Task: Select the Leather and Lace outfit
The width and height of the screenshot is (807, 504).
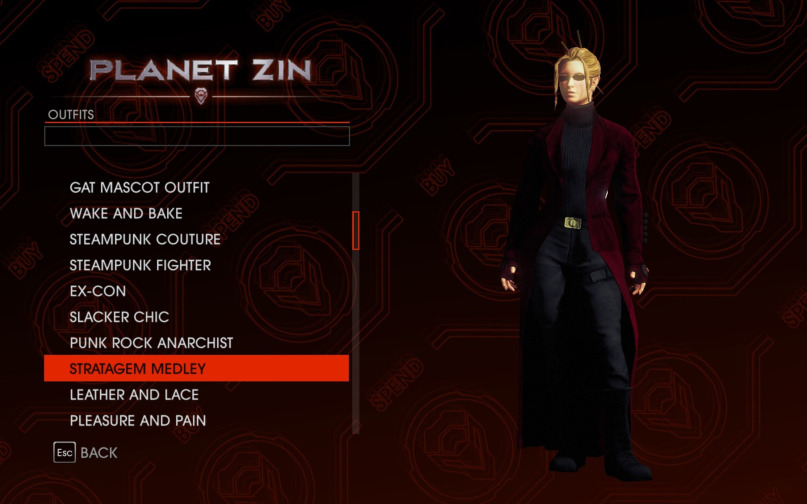Action: point(134,395)
